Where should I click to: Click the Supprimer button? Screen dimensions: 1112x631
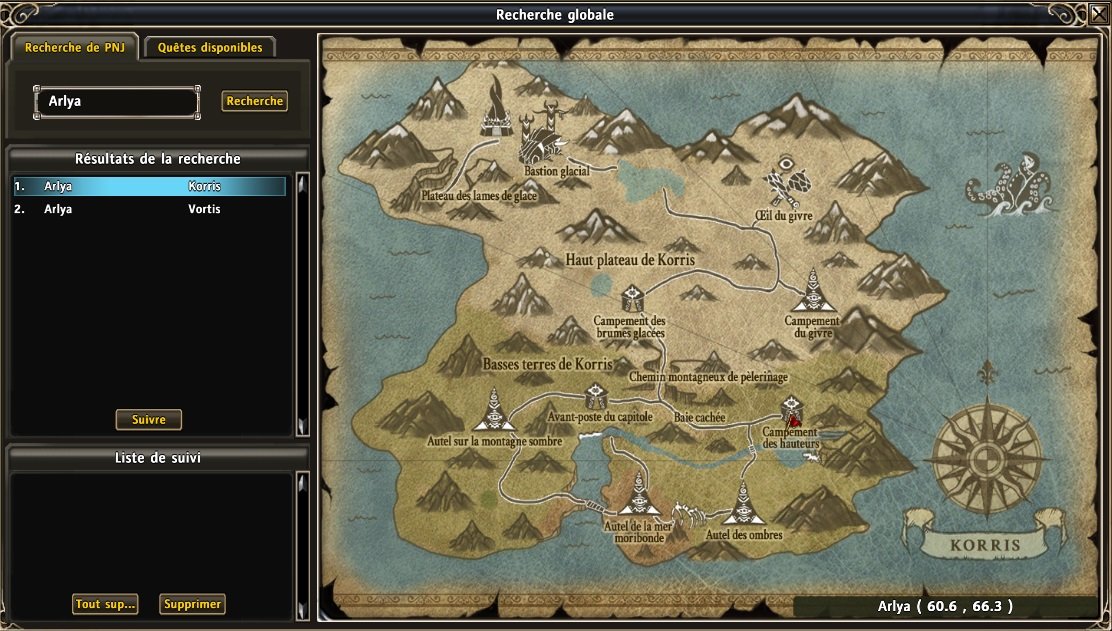(192, 604)
